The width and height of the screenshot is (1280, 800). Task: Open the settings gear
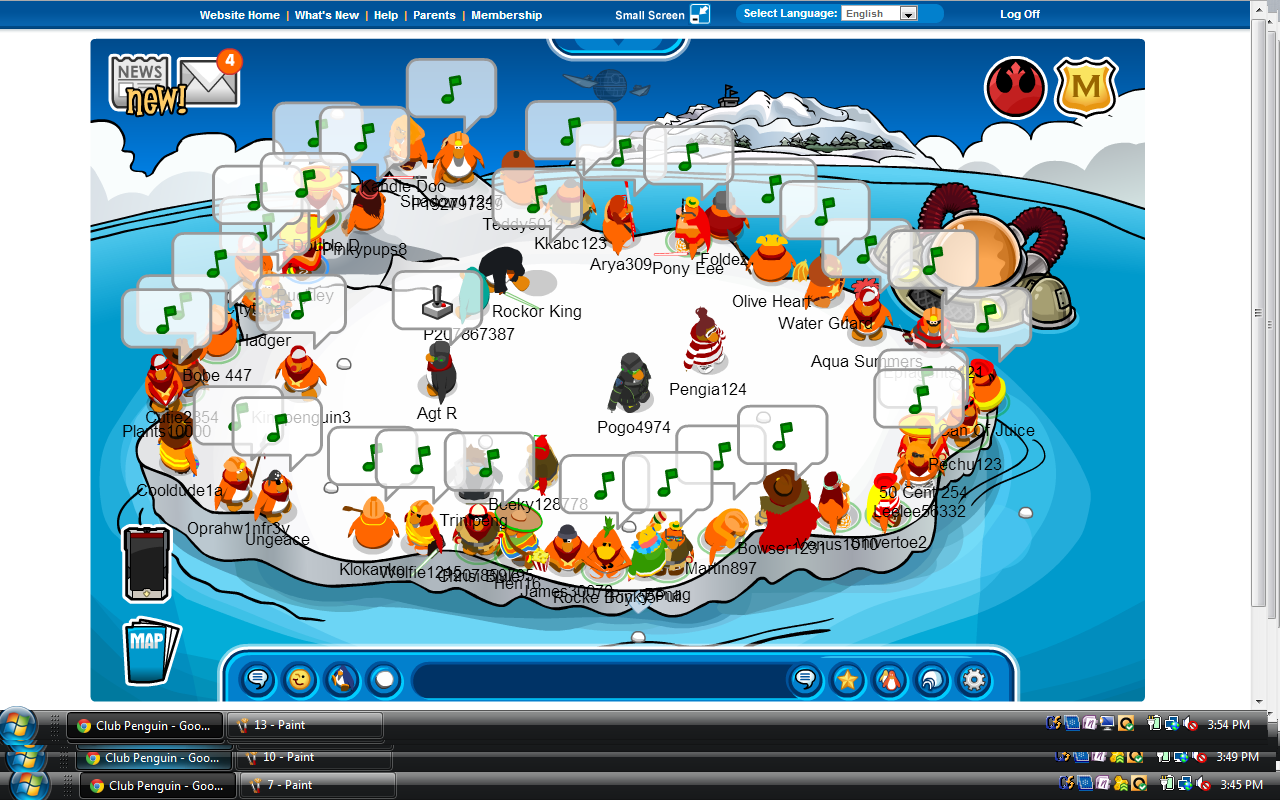973,681
